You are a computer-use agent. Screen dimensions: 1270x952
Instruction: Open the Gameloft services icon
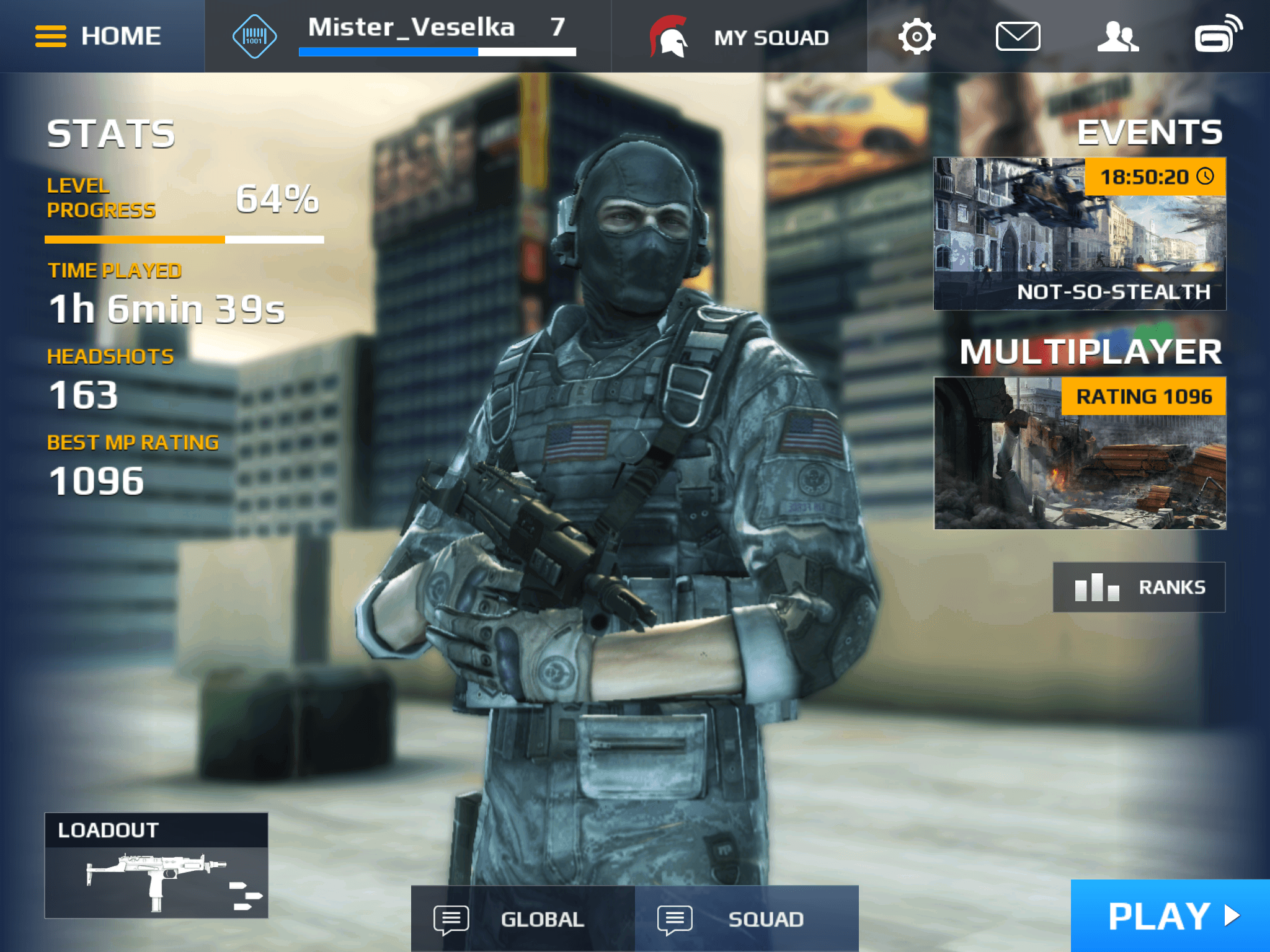(x=1217, y=35)
